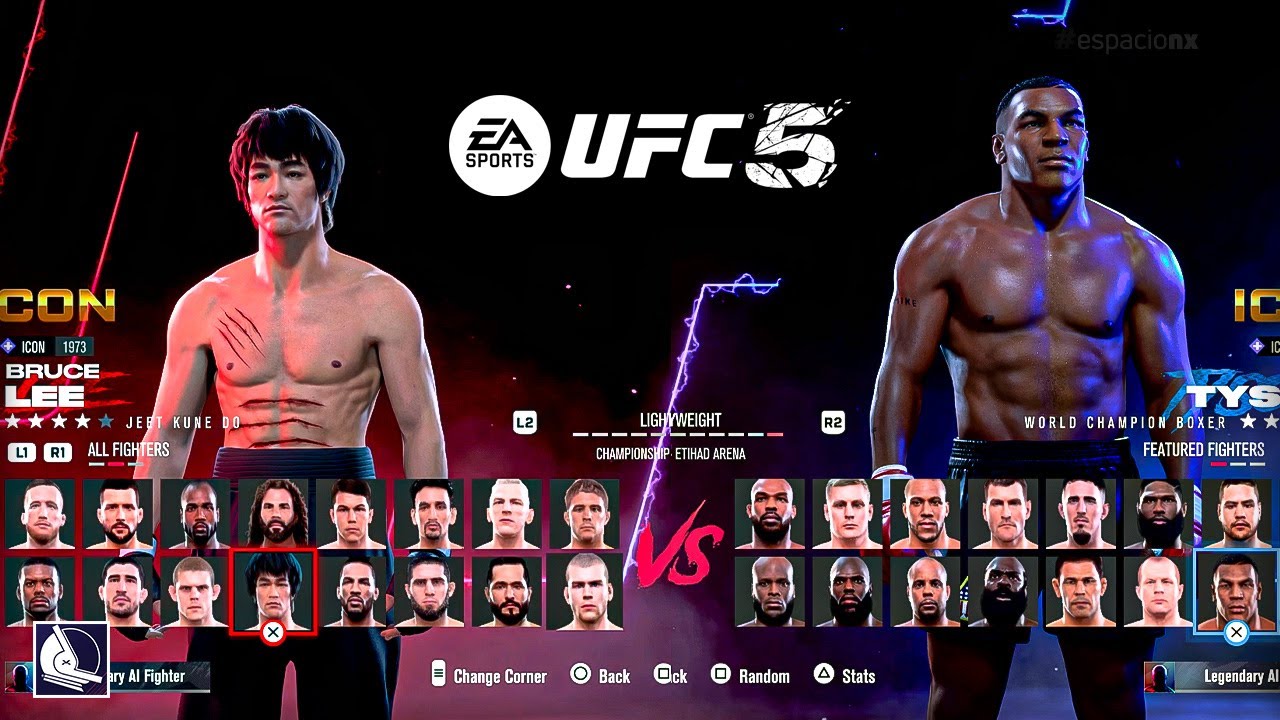This screenshot has width=1280, height=720.
Task: Select the L1 shoulder button icon
Action: pyautogui.click(x=22, y=450)
